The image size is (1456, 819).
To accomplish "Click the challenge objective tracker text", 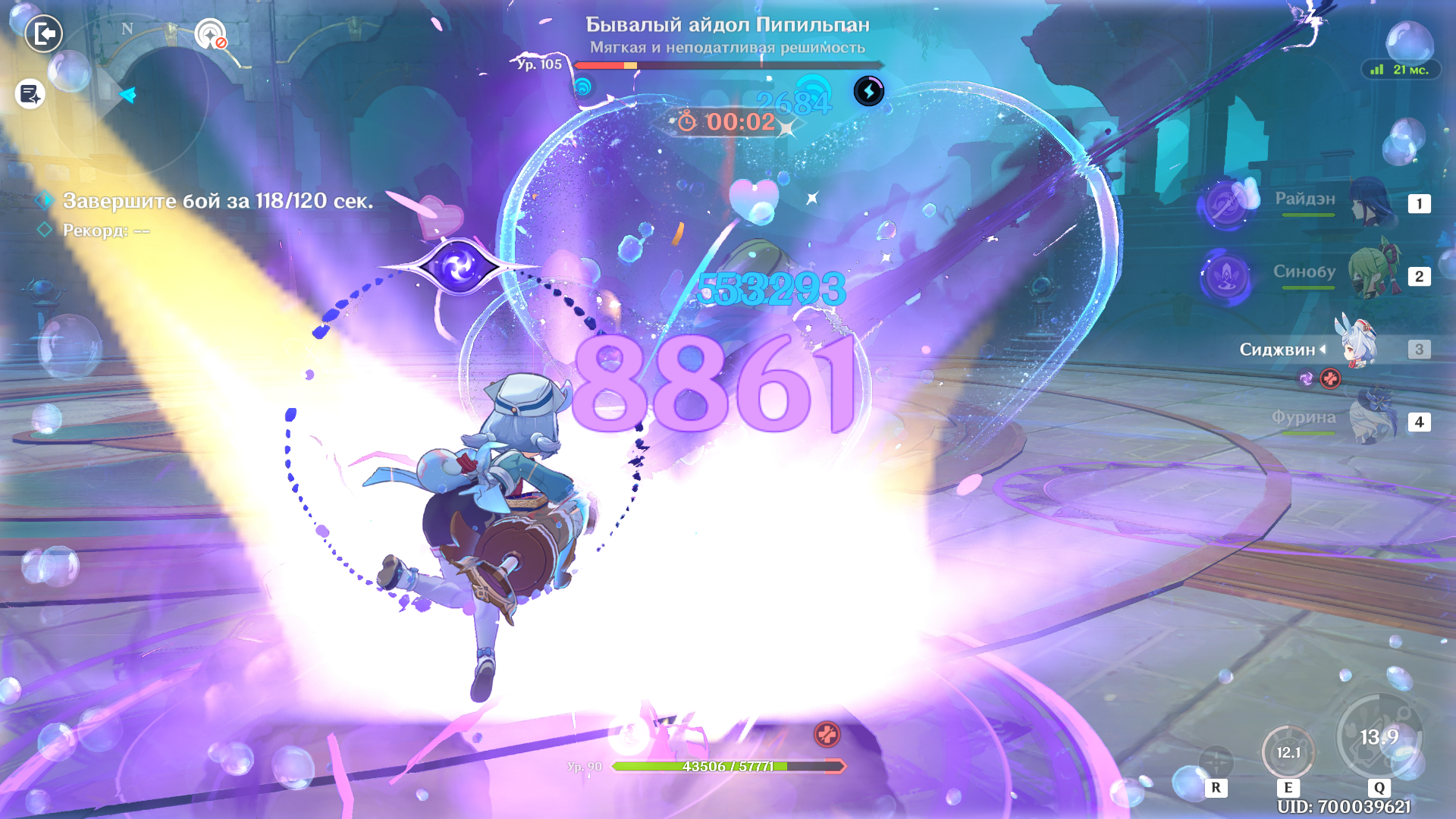I will pyautogui.click(x=218, y=201).
